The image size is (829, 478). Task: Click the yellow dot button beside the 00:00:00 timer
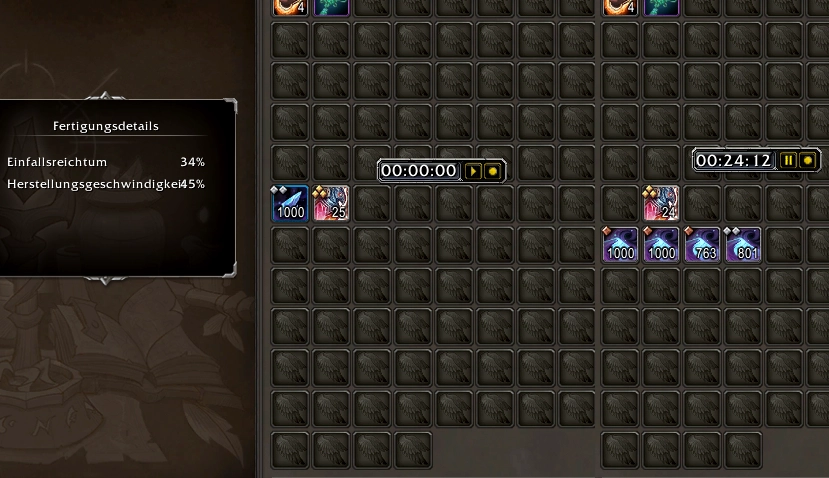(492, 171)
